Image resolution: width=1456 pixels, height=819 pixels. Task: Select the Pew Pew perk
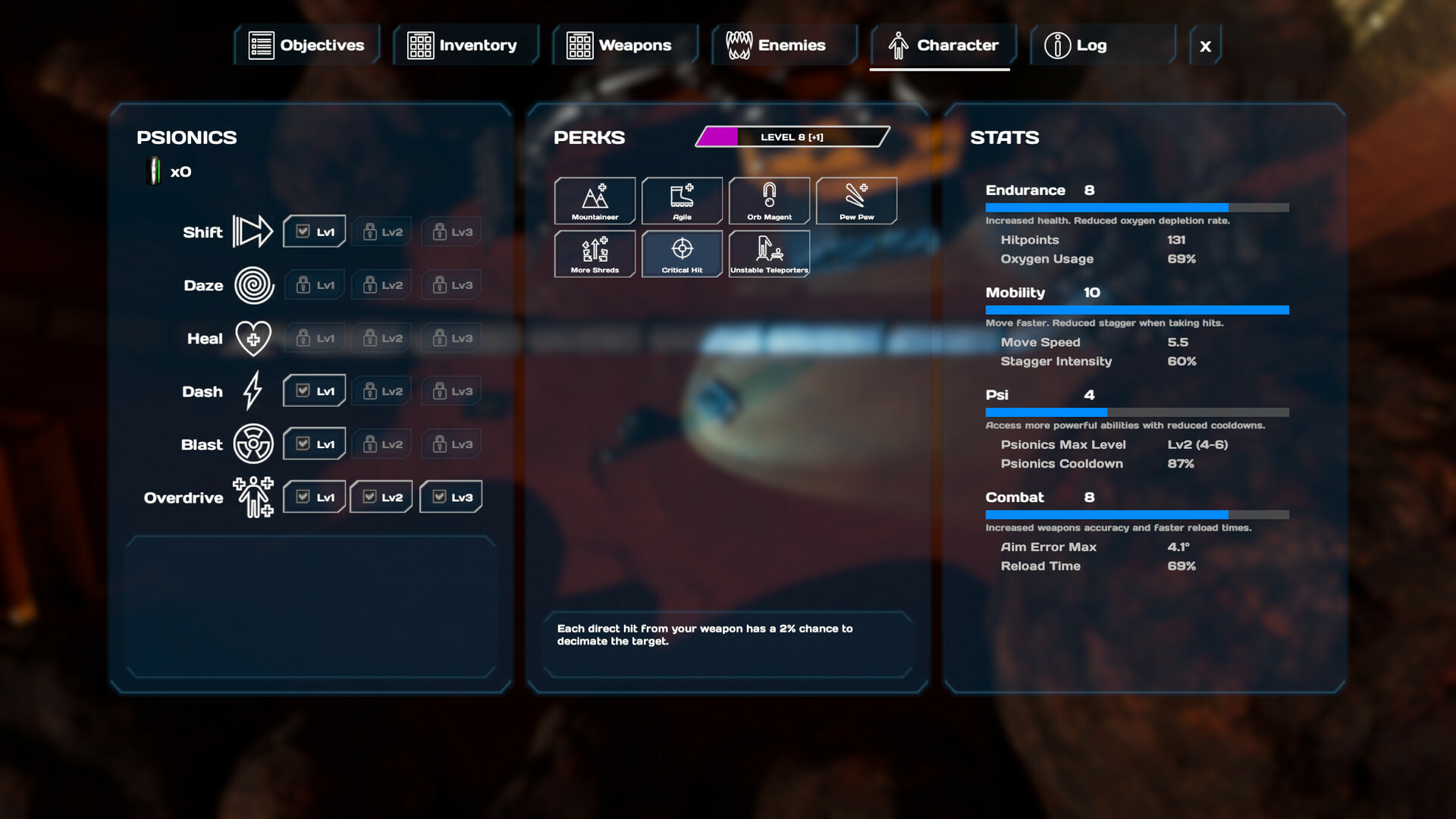pos(856,200)
